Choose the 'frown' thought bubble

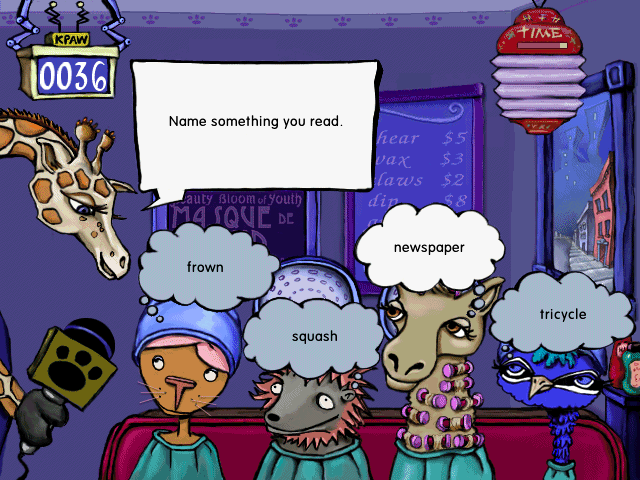(x=205, y=267)
